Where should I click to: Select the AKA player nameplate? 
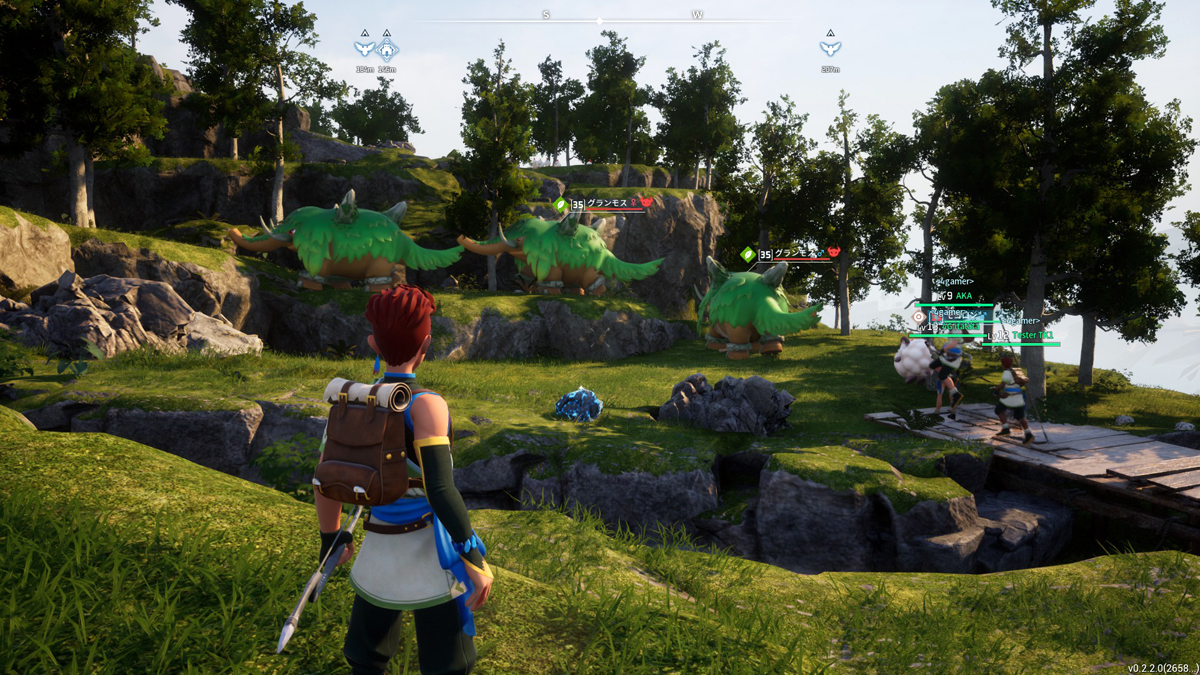click(x=962, y=296)
